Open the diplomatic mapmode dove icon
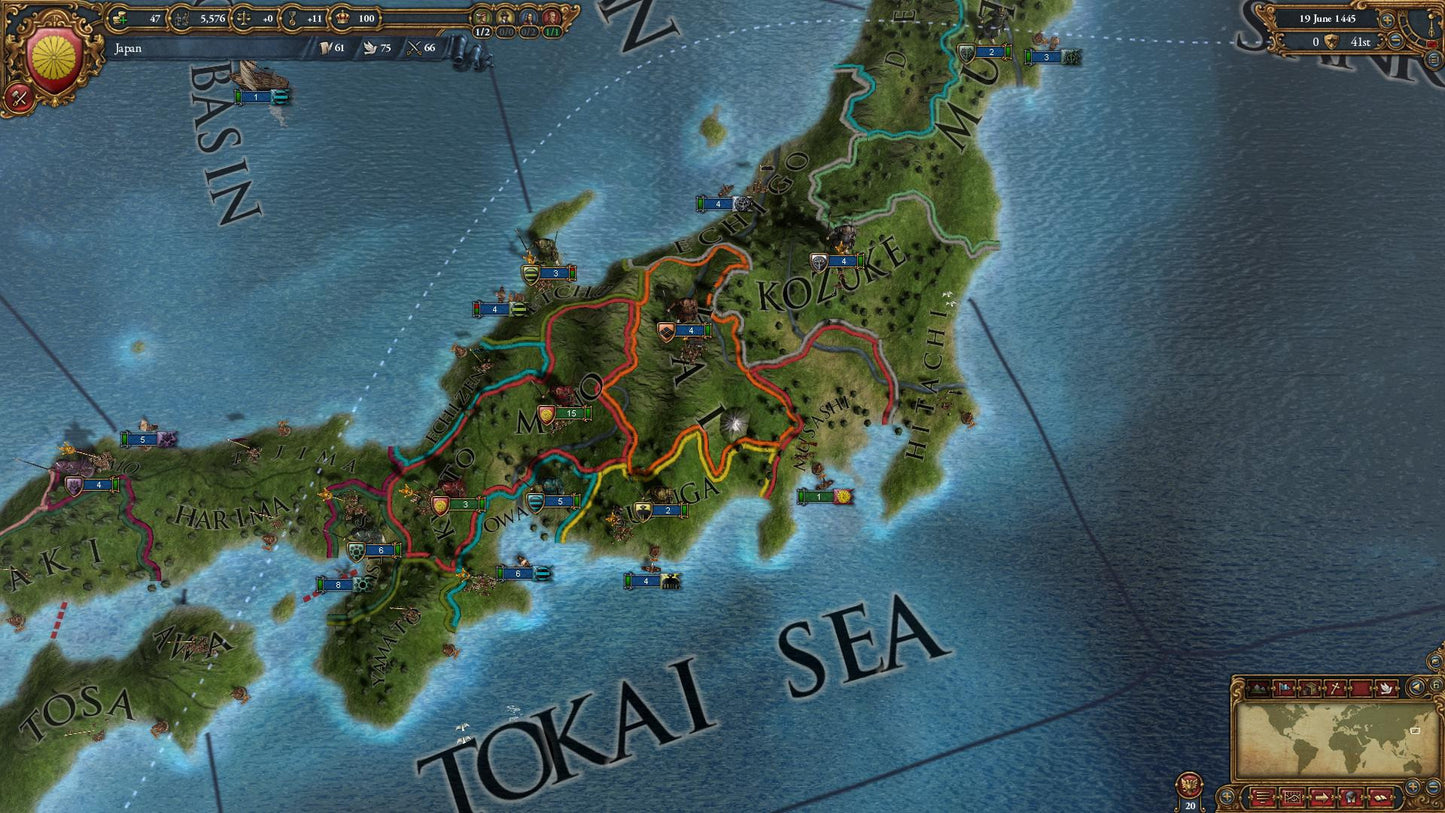The height and width of the screenshot is (813, 1445). click(x=1387, y=688)
